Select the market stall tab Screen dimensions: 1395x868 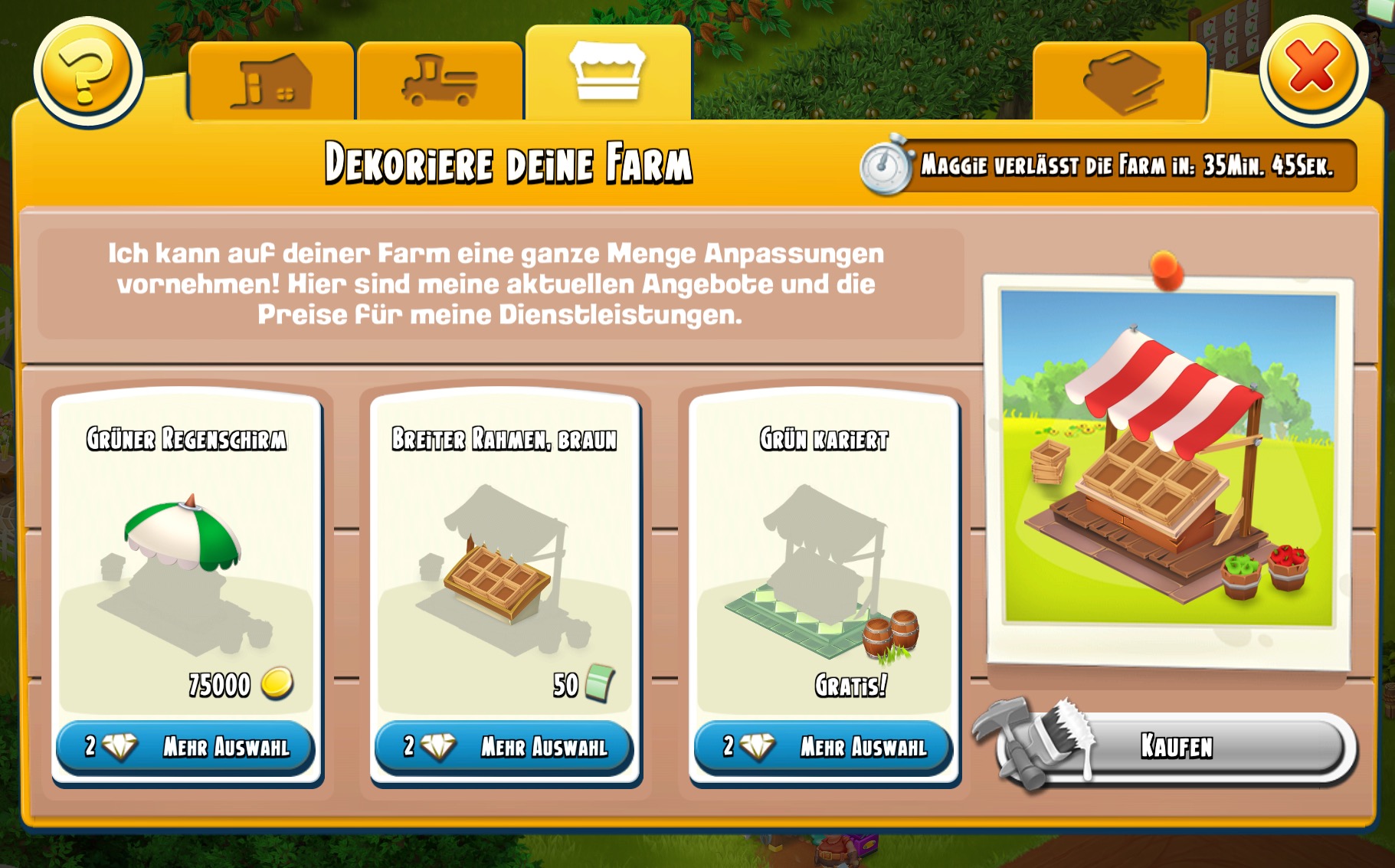[x=607, y=73]
